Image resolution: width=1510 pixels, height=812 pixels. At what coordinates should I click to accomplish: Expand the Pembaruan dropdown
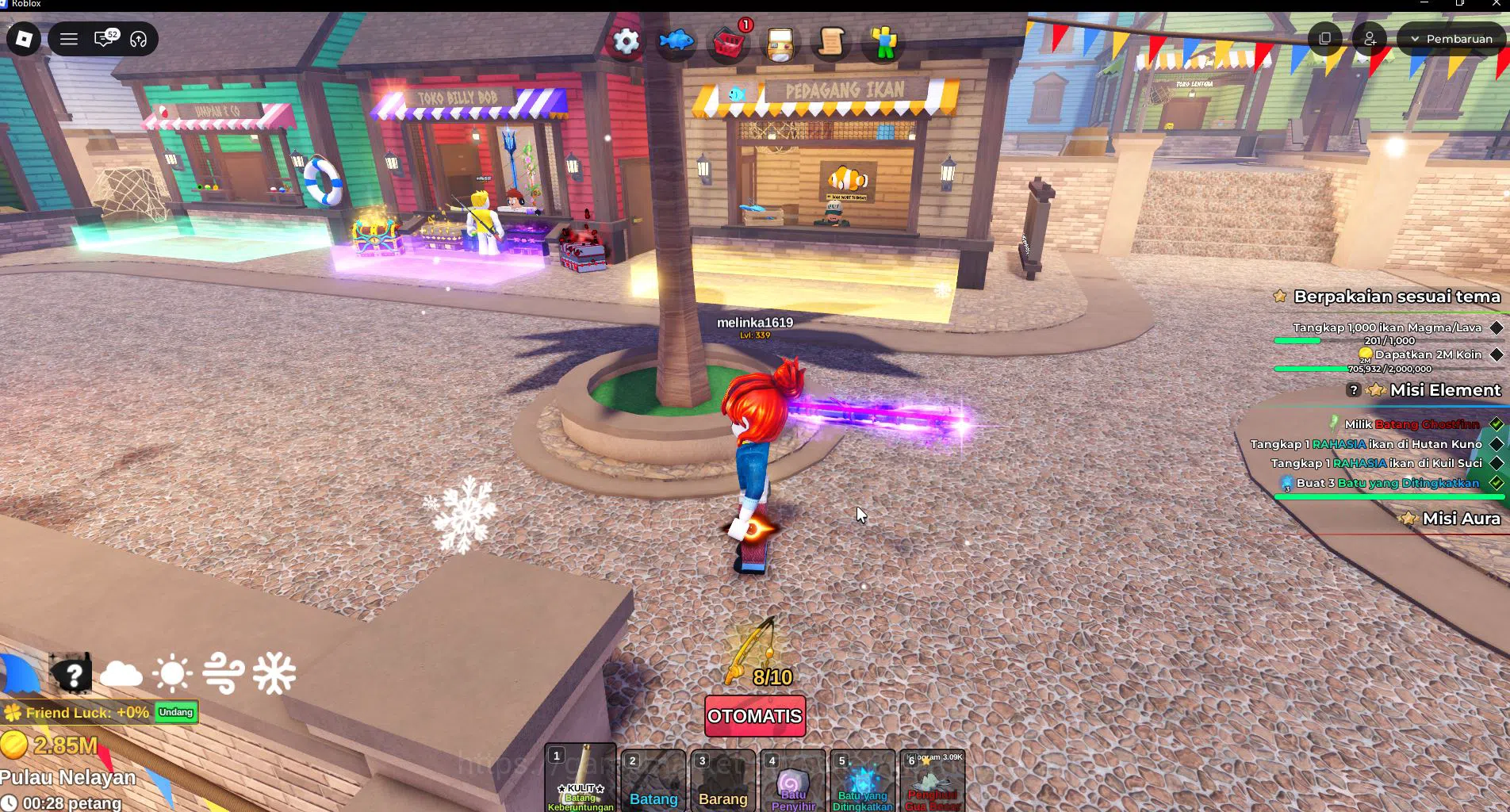1451,37
